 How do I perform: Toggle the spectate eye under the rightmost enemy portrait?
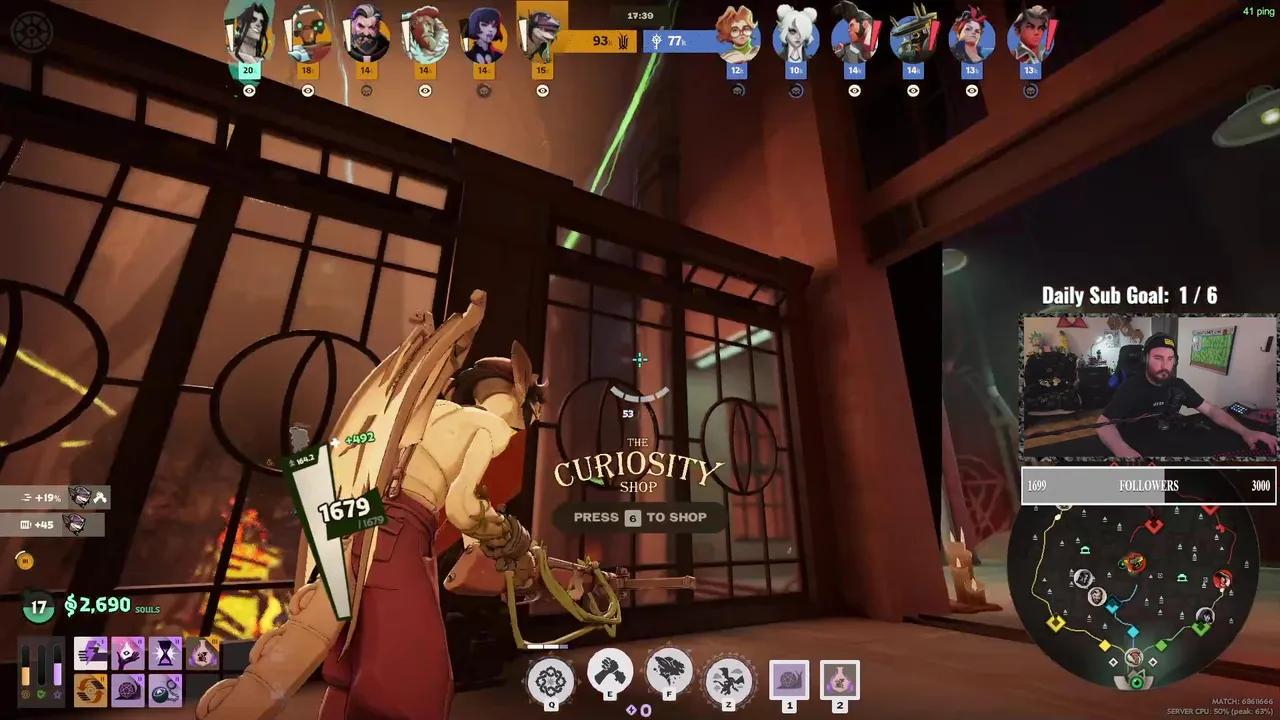click(1030, 90)
